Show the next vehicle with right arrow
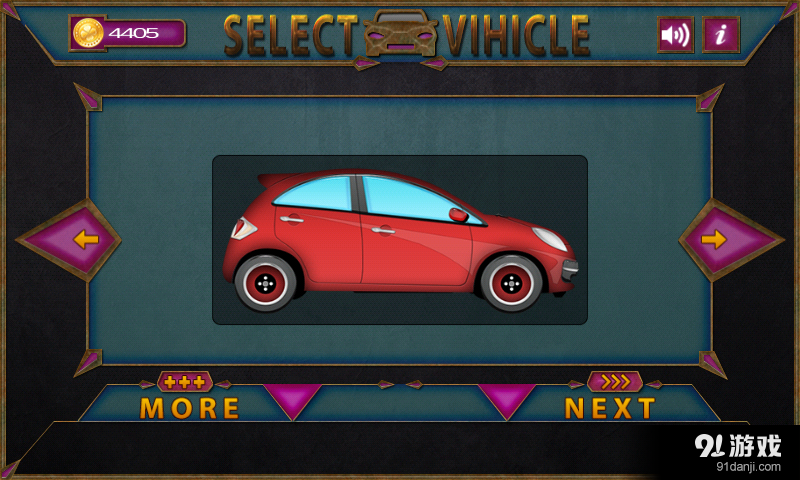This screenshot has height=480, width=800. (x=713, y=239)
